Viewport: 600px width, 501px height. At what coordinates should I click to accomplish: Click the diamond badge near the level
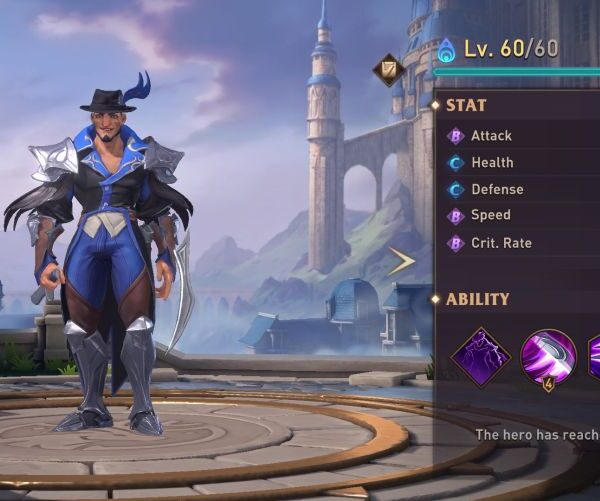tap(388, 70)
